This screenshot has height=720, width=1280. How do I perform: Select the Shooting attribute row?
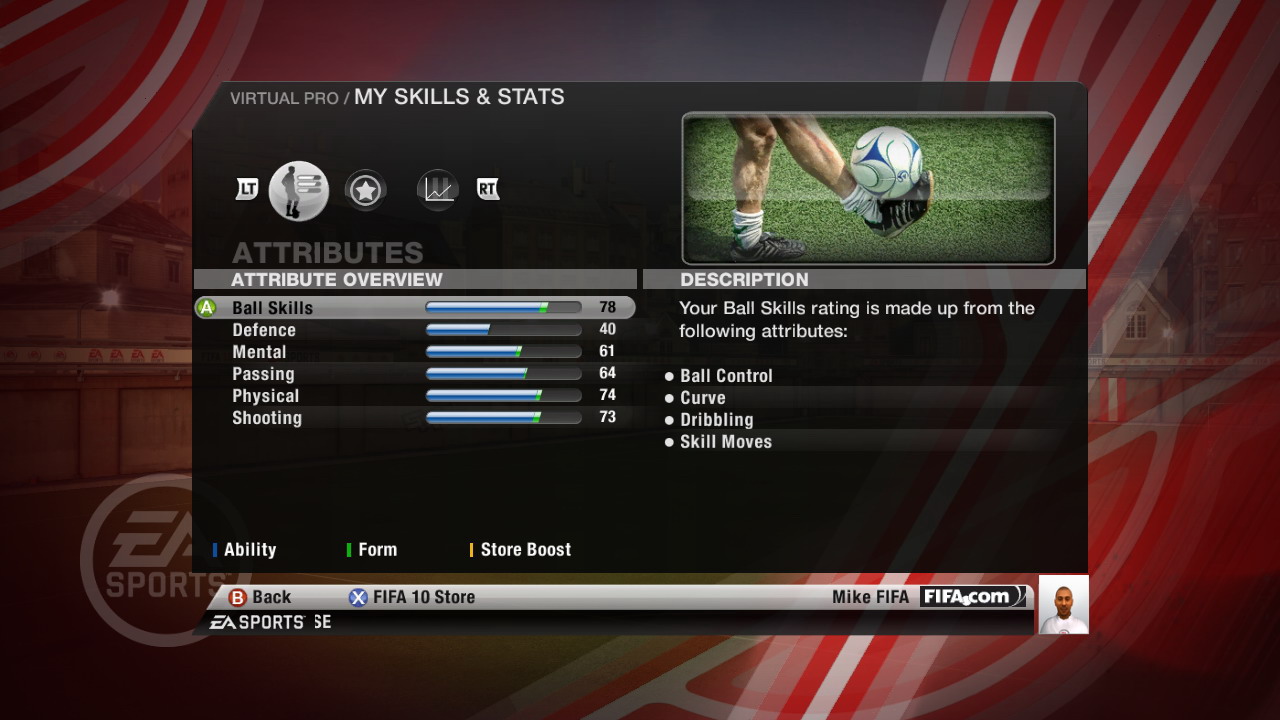pyautogui.click(x=414, y=418)
